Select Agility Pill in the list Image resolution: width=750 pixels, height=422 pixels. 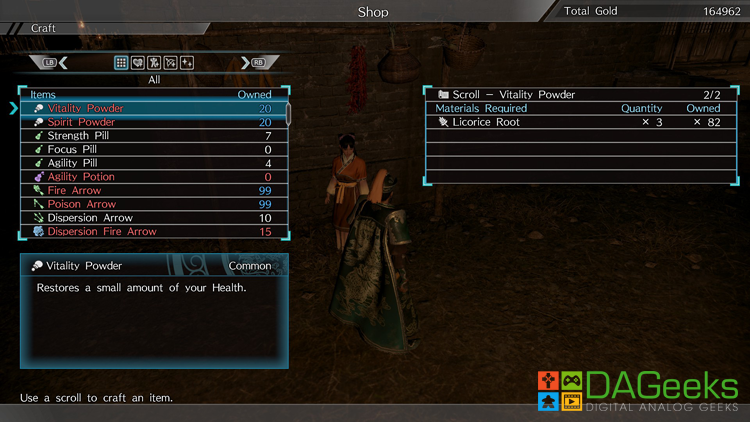pos(150,163)
